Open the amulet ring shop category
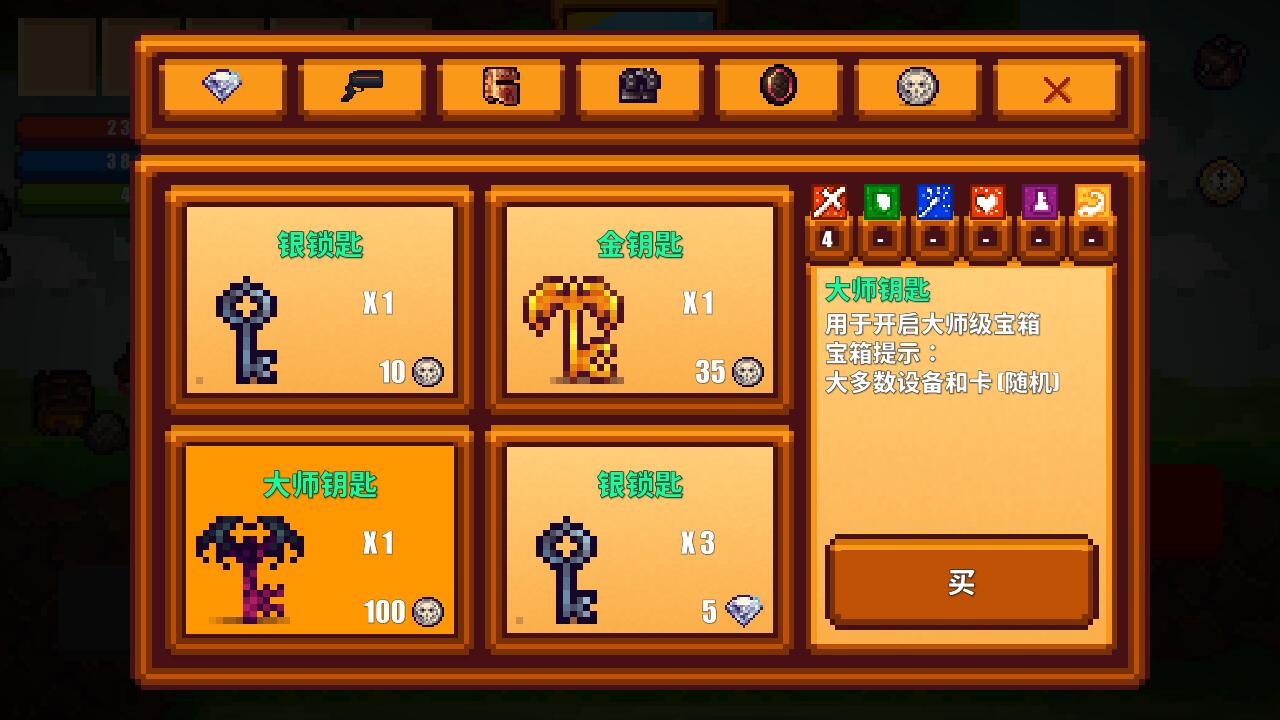Image resolution: width=1280 pixels, height=720 pixels. click(777, 88)
